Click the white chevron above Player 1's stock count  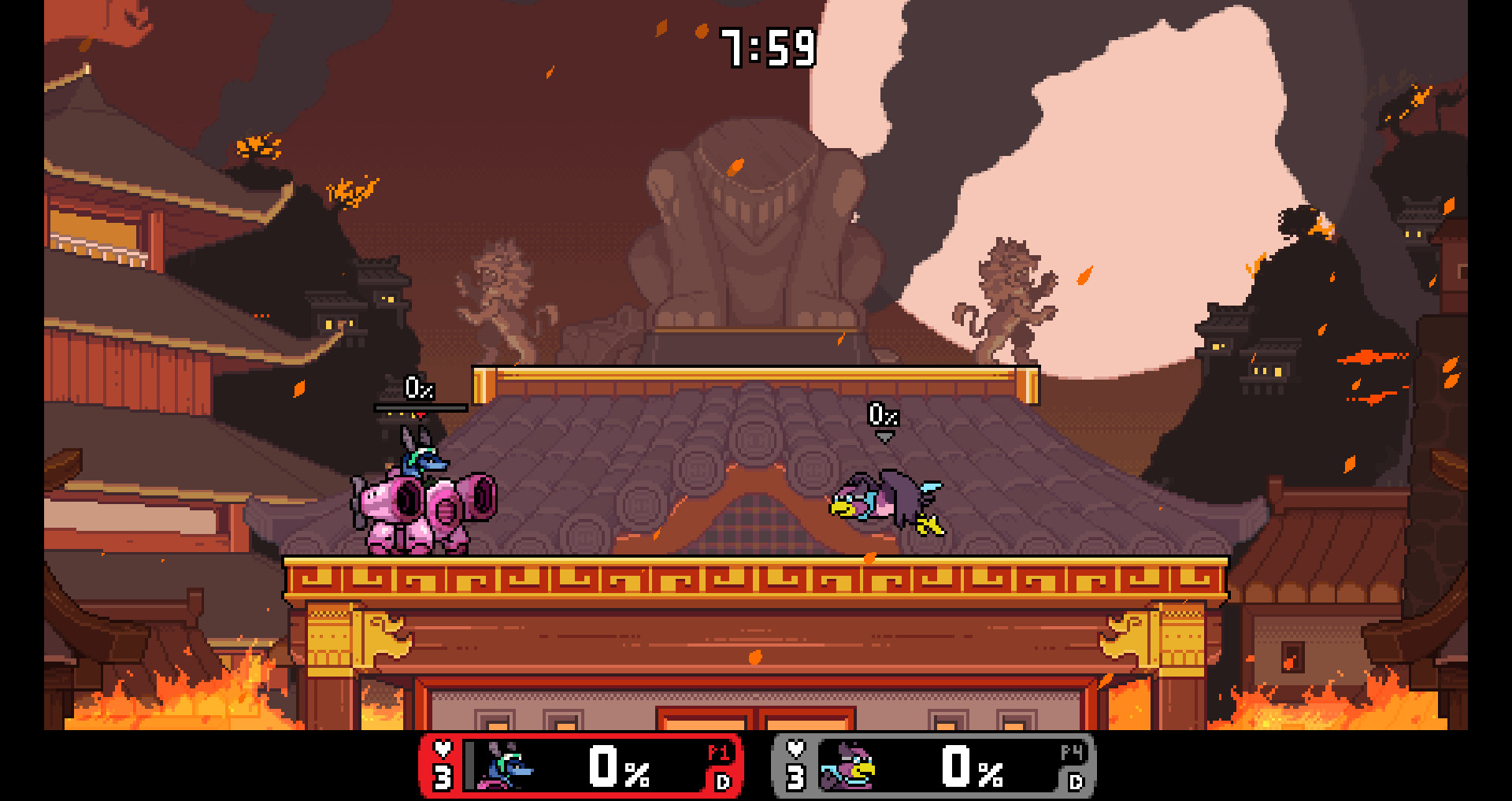(x=443, y=750)
